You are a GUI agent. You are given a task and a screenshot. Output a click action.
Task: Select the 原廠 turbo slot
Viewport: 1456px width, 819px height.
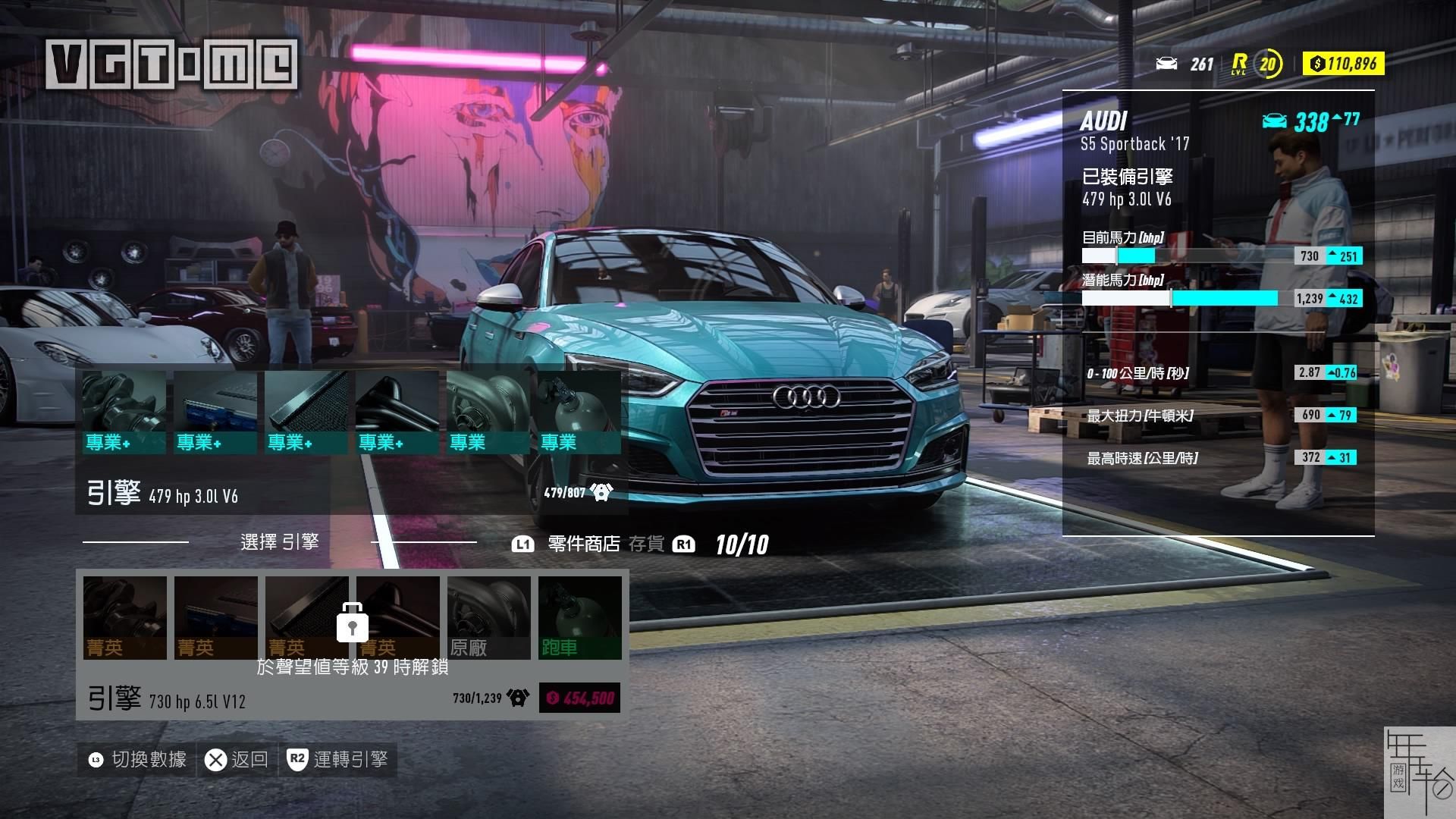[x=489, y=617]
